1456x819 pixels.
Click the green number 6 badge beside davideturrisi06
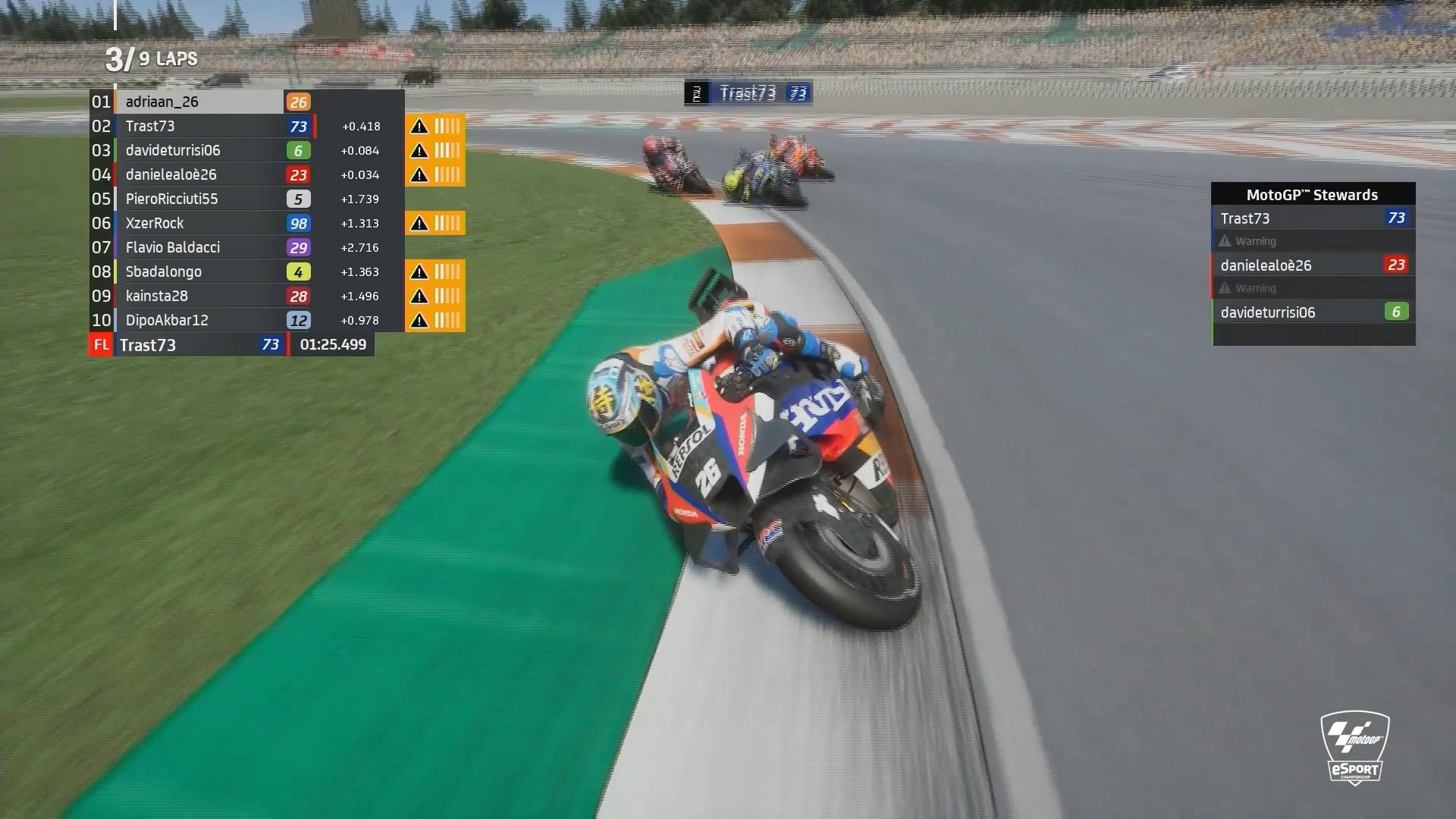(299, 150)
